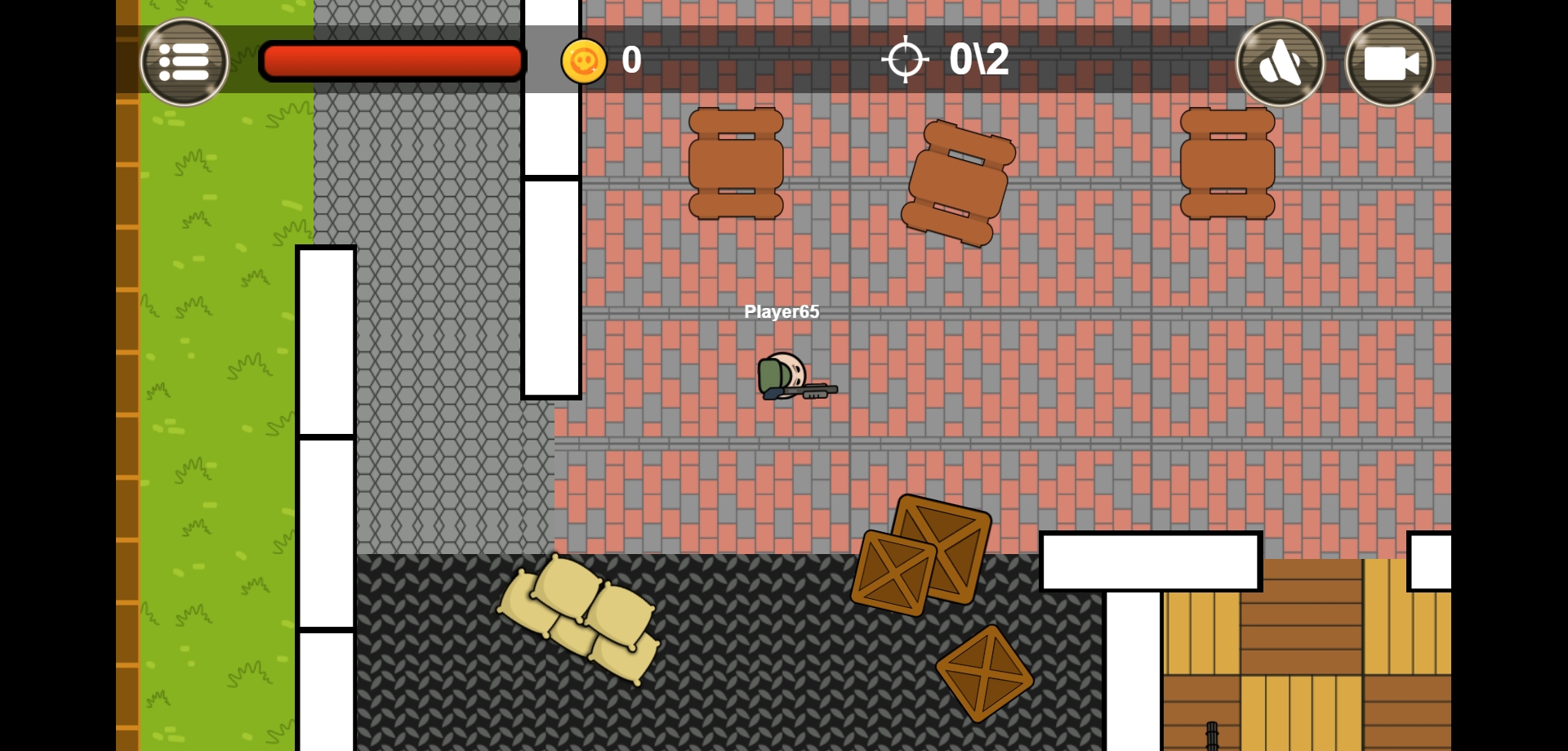1568x751 pixels.
Task: Tap the video camera button
Action: [x=1389, y=63]
